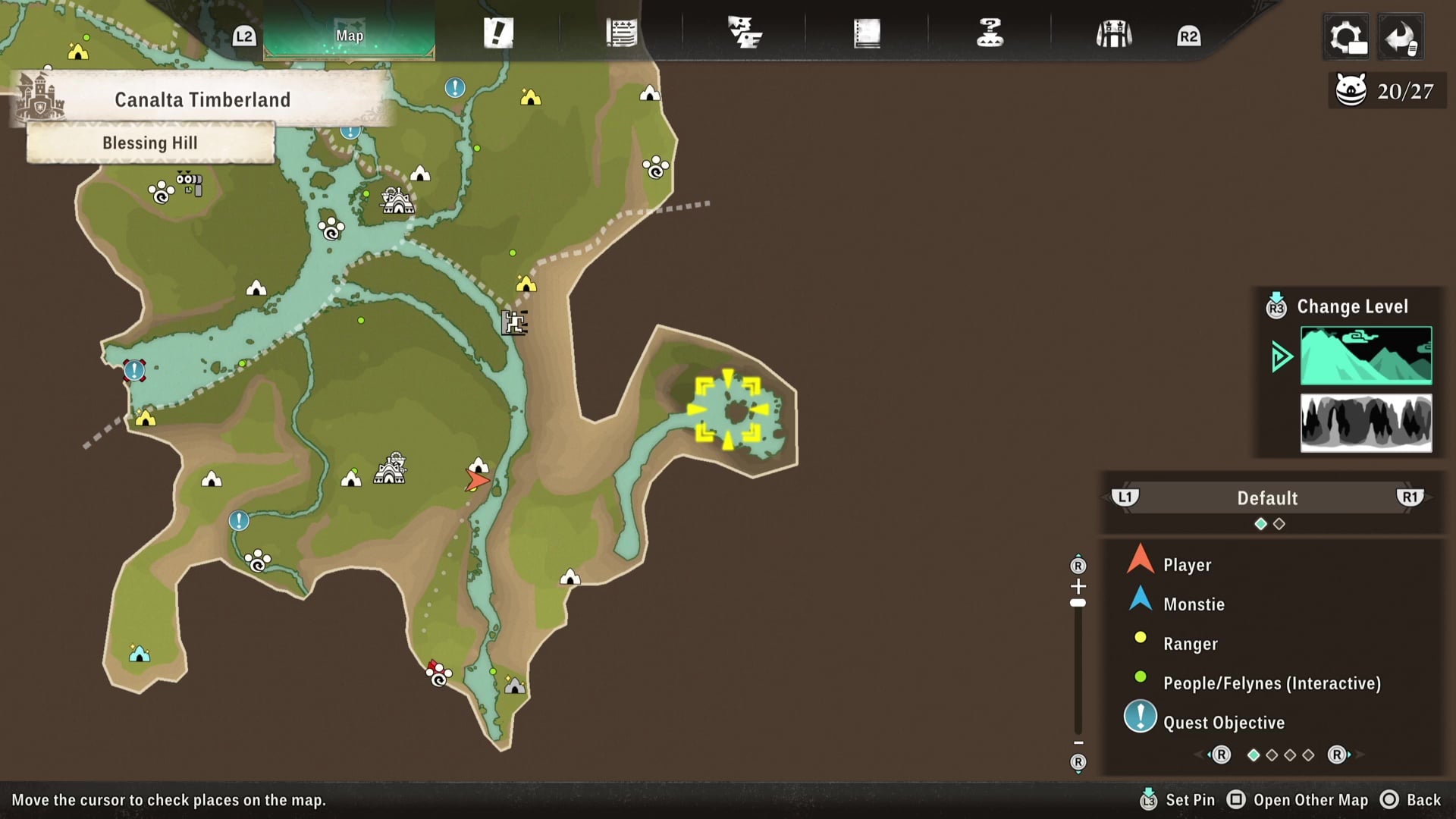
Task: Open the tab with the torn flags icon
Action: click(745, 34)
